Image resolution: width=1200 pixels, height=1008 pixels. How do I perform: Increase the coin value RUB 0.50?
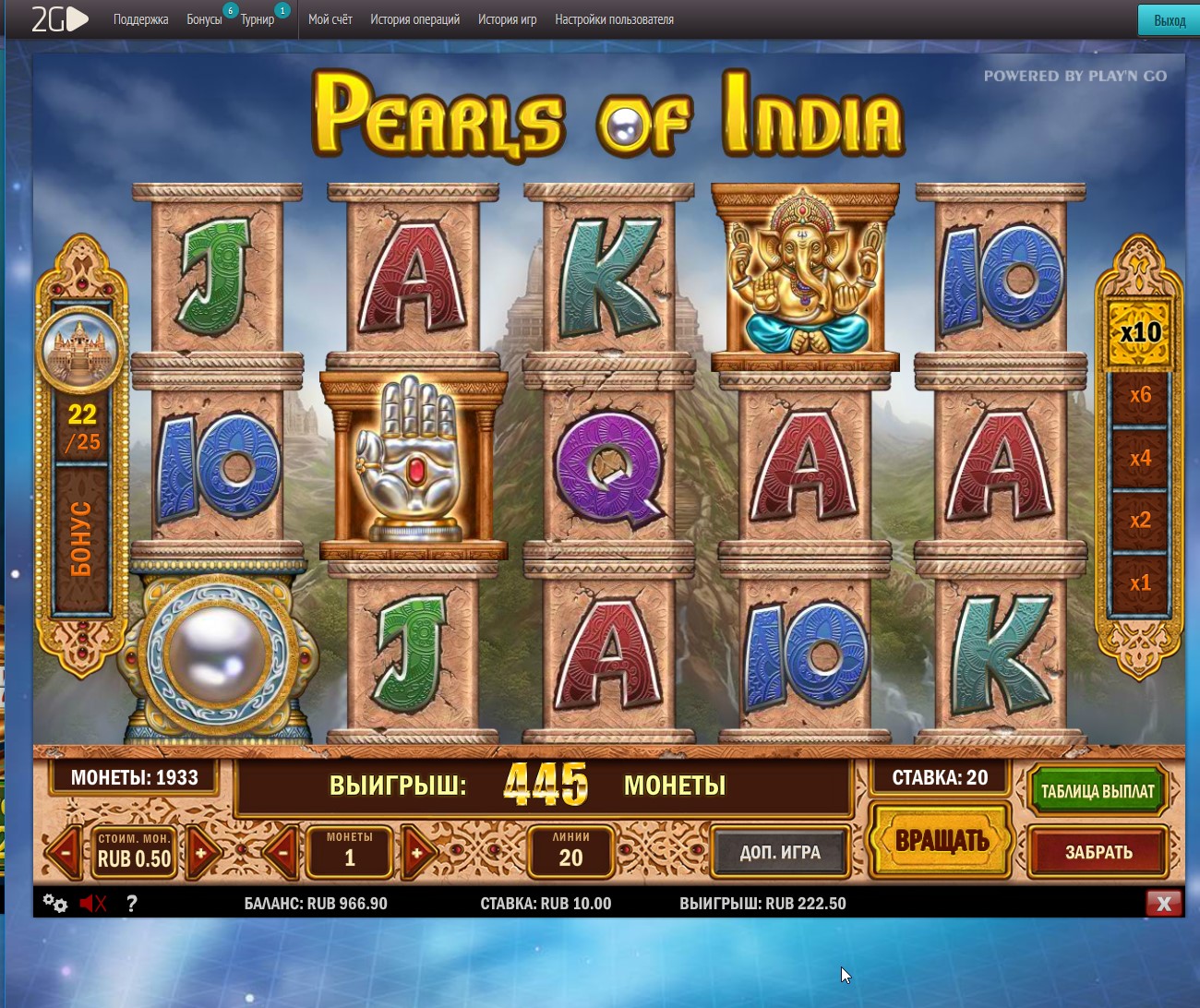(201, 852)
